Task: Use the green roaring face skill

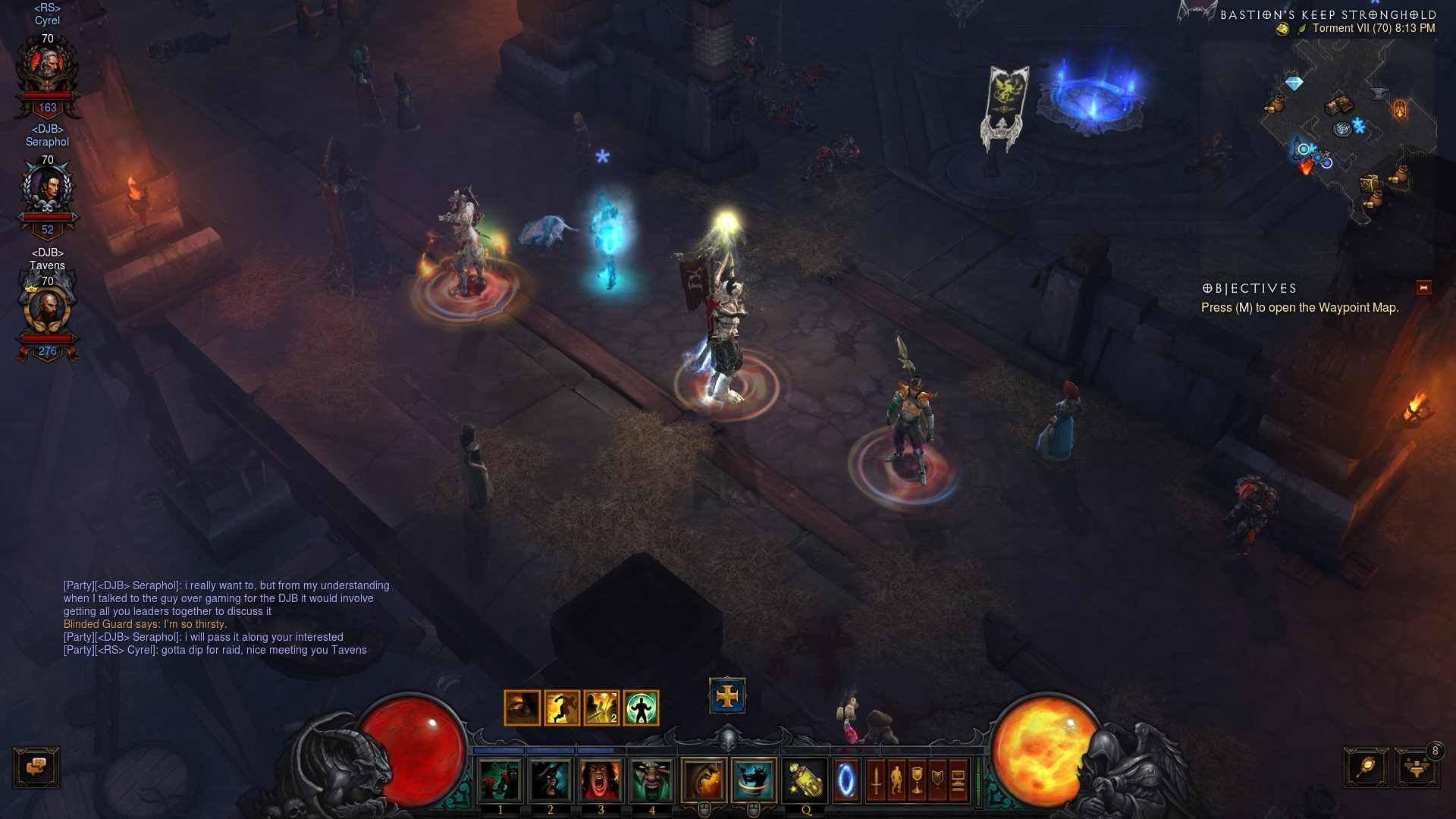Action: [651, 780]
